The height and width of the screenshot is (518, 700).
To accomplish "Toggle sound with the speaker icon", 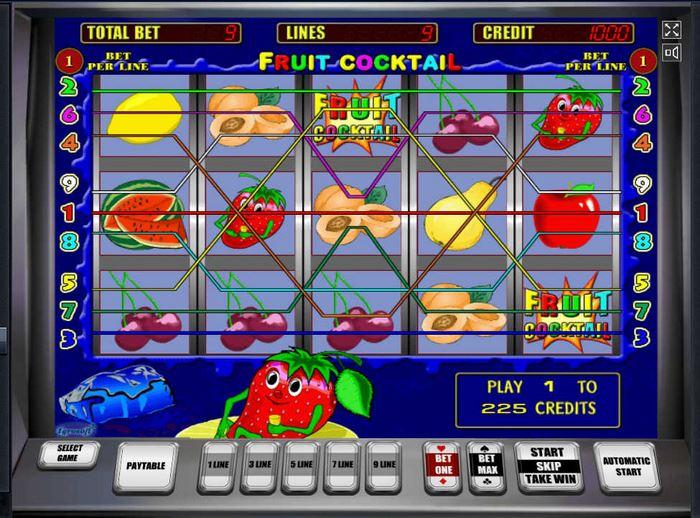I will pos(671,53).
